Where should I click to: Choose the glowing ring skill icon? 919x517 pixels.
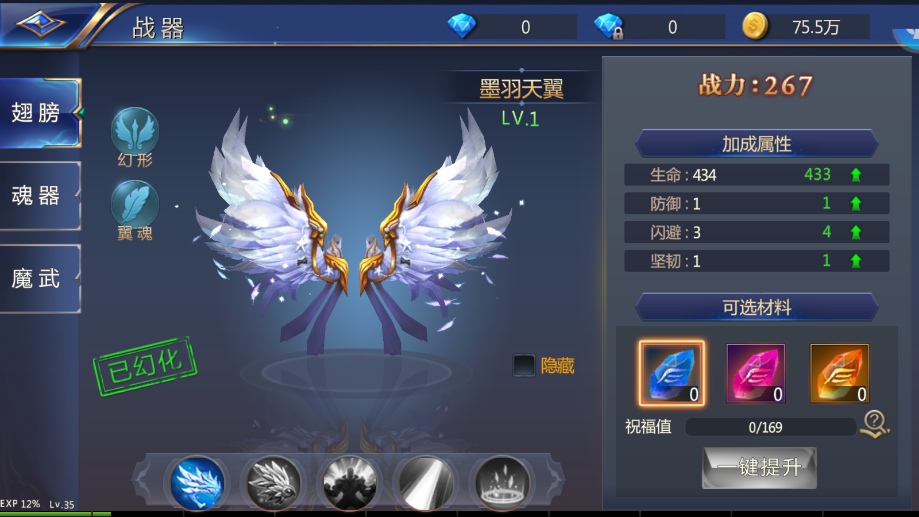coord(500,482)
